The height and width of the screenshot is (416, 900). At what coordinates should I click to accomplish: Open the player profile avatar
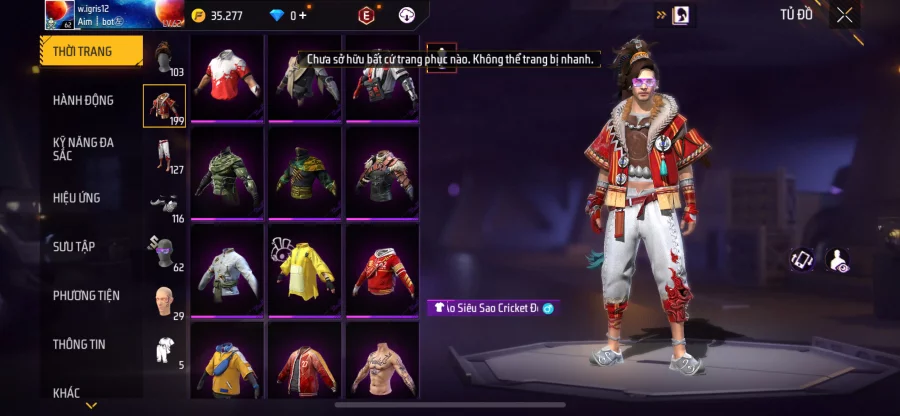coord(60,14)
